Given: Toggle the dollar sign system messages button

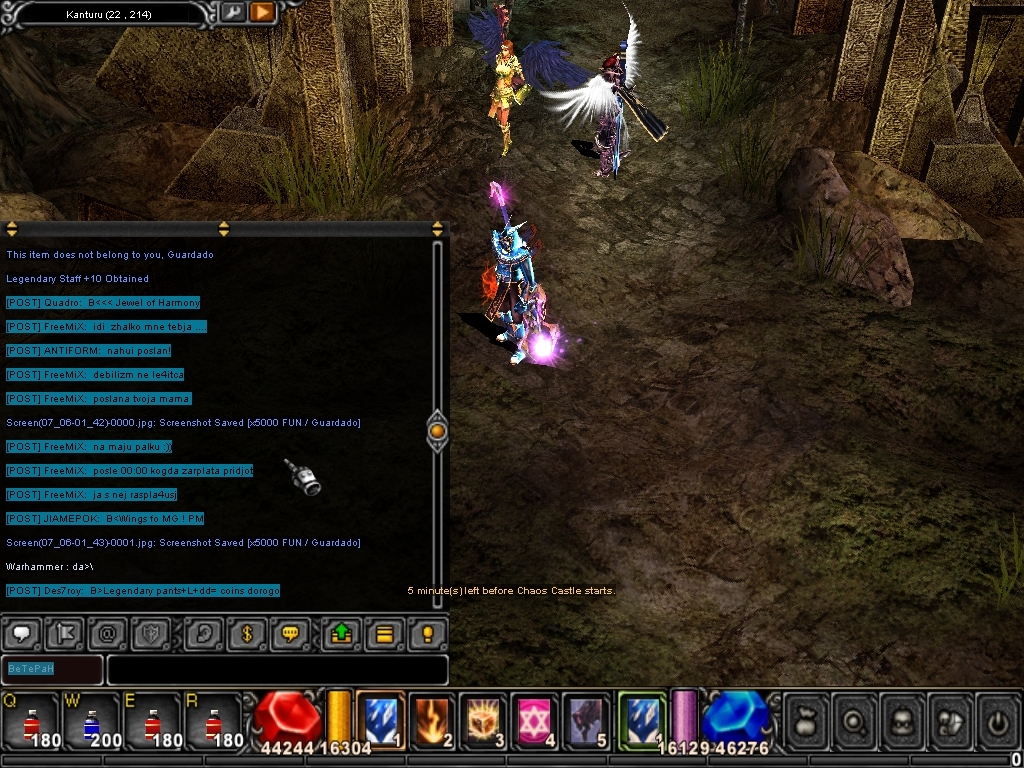Looking at the screenshot, I should [x=246, y=634].
